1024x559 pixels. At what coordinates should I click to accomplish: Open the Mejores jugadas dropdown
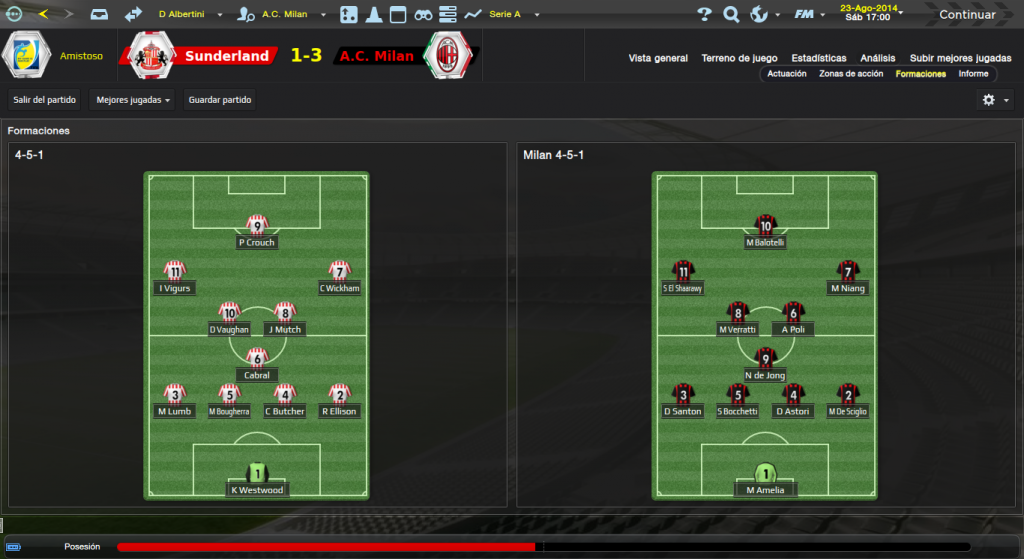pos(132,100)
